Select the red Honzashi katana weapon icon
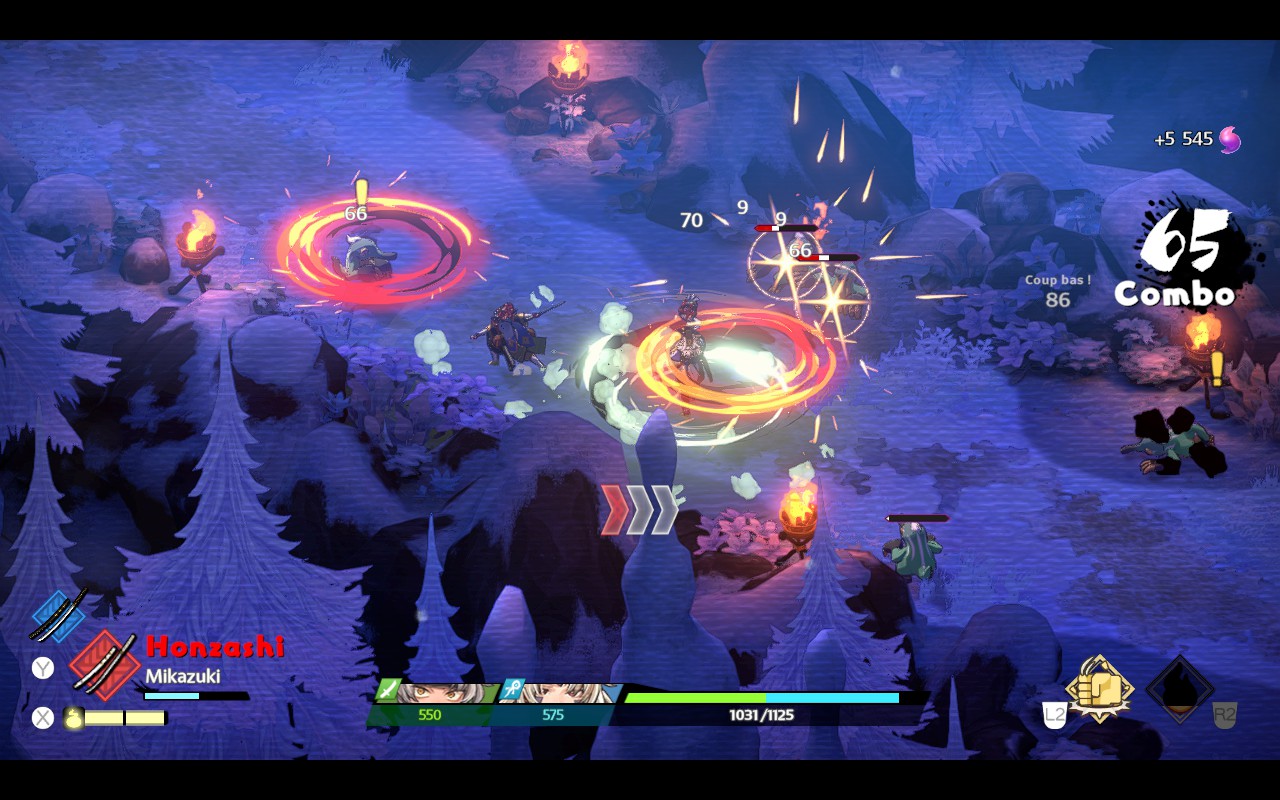 pyautogui.click(x=103, y=664)
